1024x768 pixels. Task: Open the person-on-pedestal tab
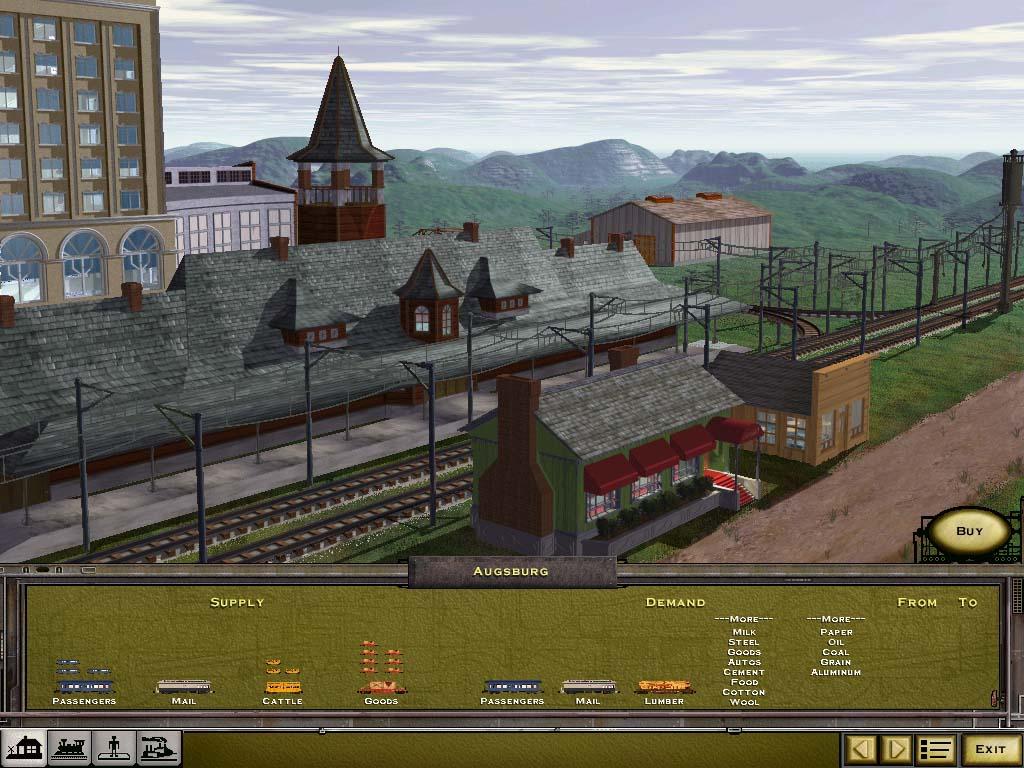pyautogui.click(x=114, y=748)
